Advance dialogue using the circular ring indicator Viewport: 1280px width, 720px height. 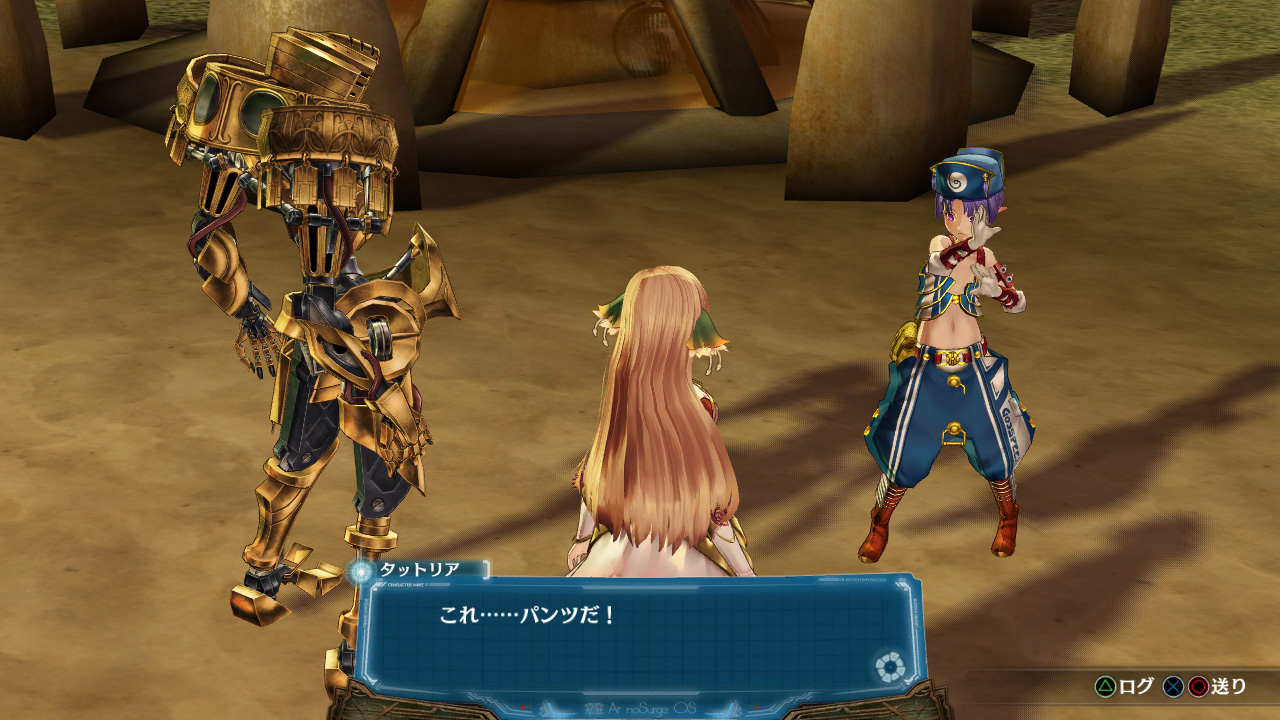click(886, 667)
